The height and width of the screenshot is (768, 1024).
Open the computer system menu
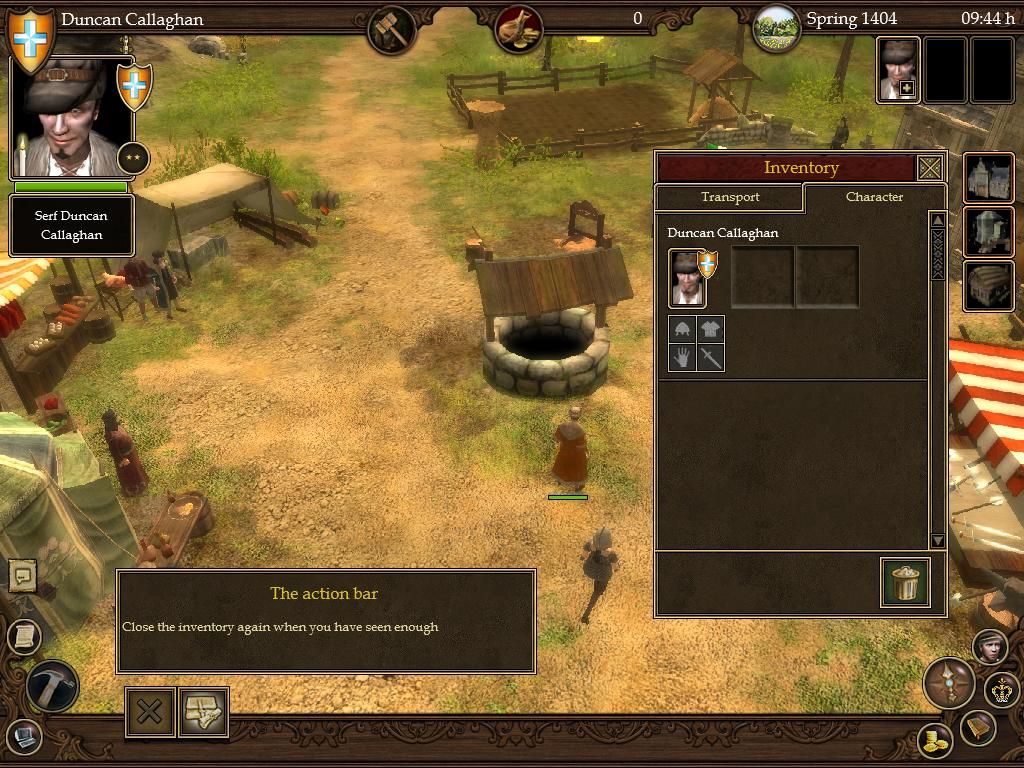pos(23,737)
